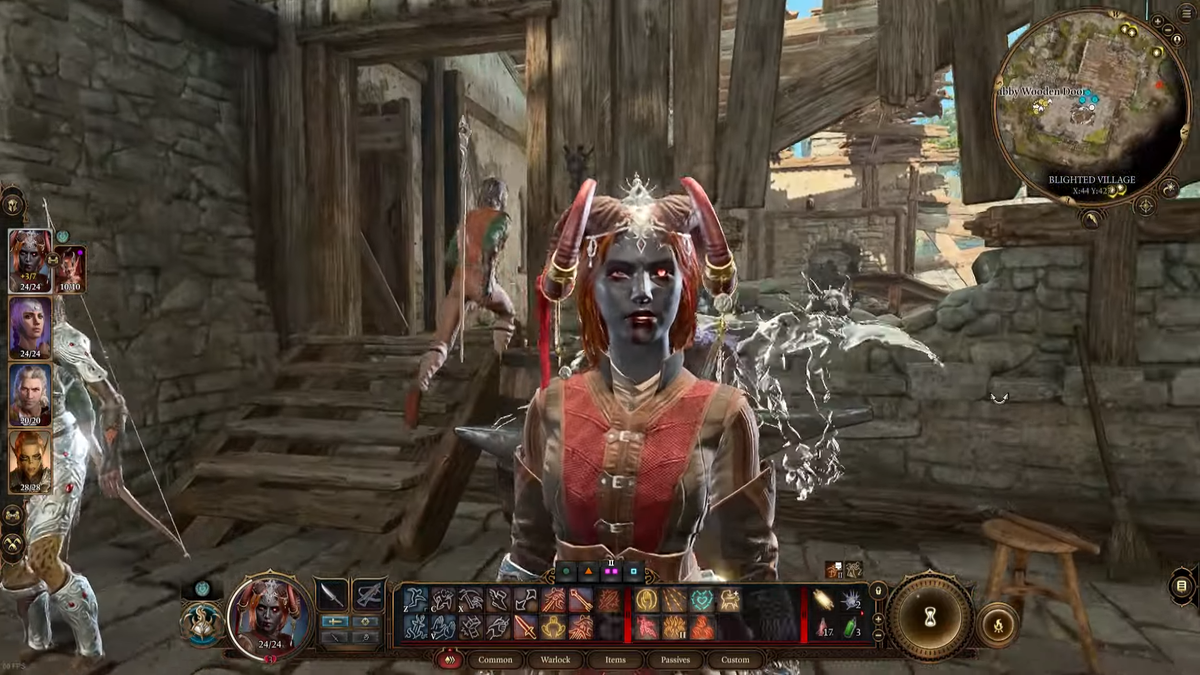Viewport: 1200px width, 675px height.
Task: Select the purple-haired companion portrait
Action: click(x=30, y=327)
